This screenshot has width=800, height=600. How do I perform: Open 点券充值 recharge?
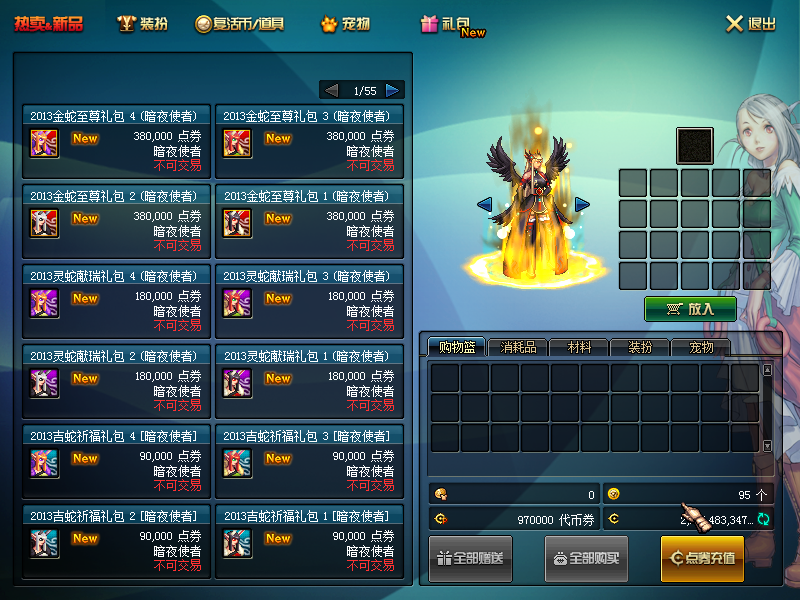702,558
